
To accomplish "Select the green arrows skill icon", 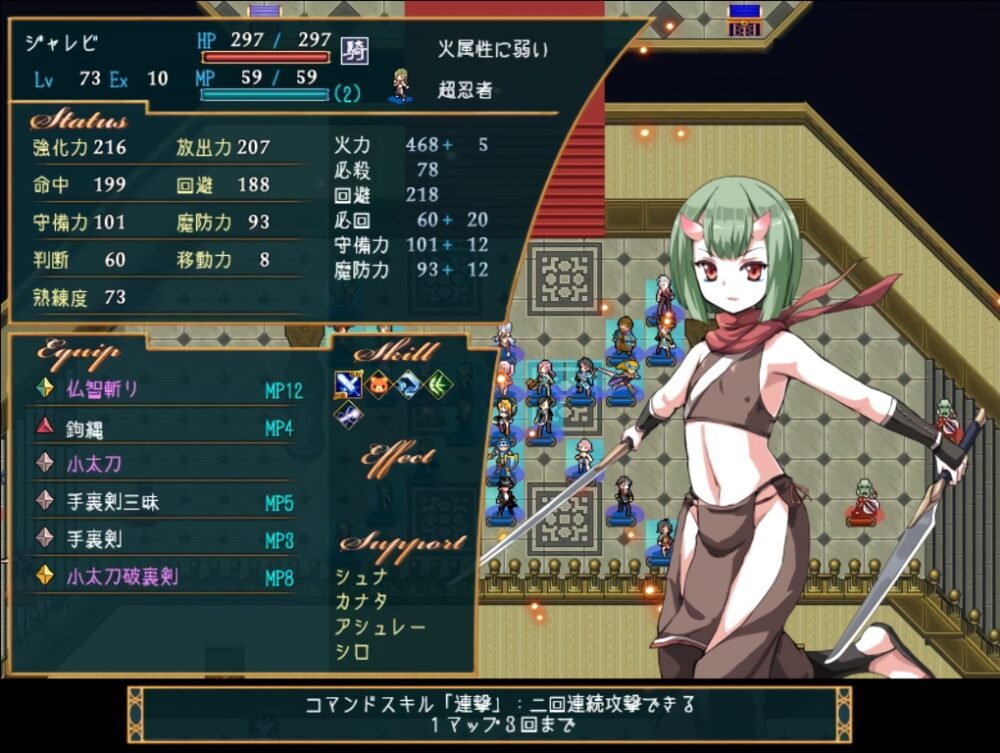I will click(437, 385).
